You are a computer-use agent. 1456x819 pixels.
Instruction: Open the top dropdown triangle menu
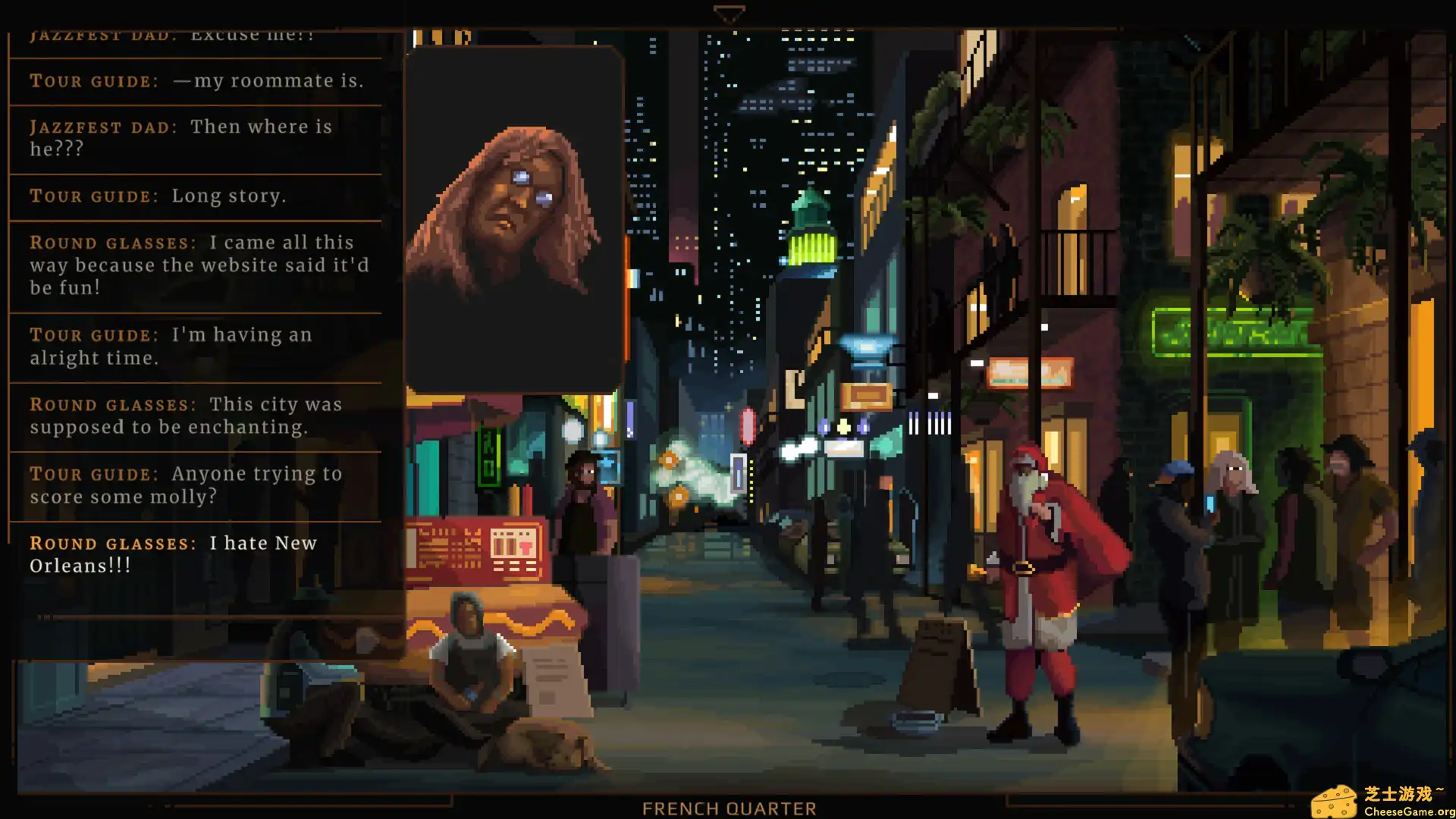click(729, 13)
